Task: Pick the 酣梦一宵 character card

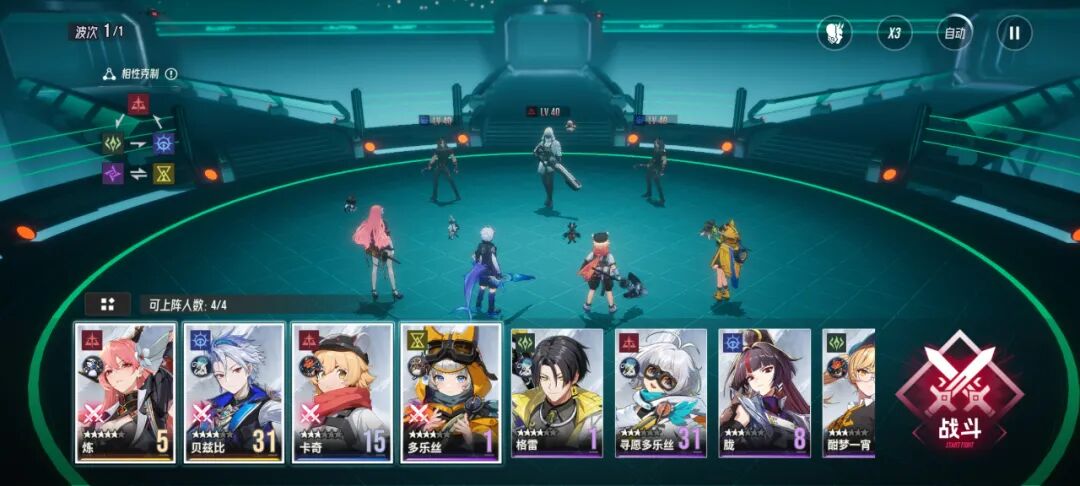Action: pos(848,392)
